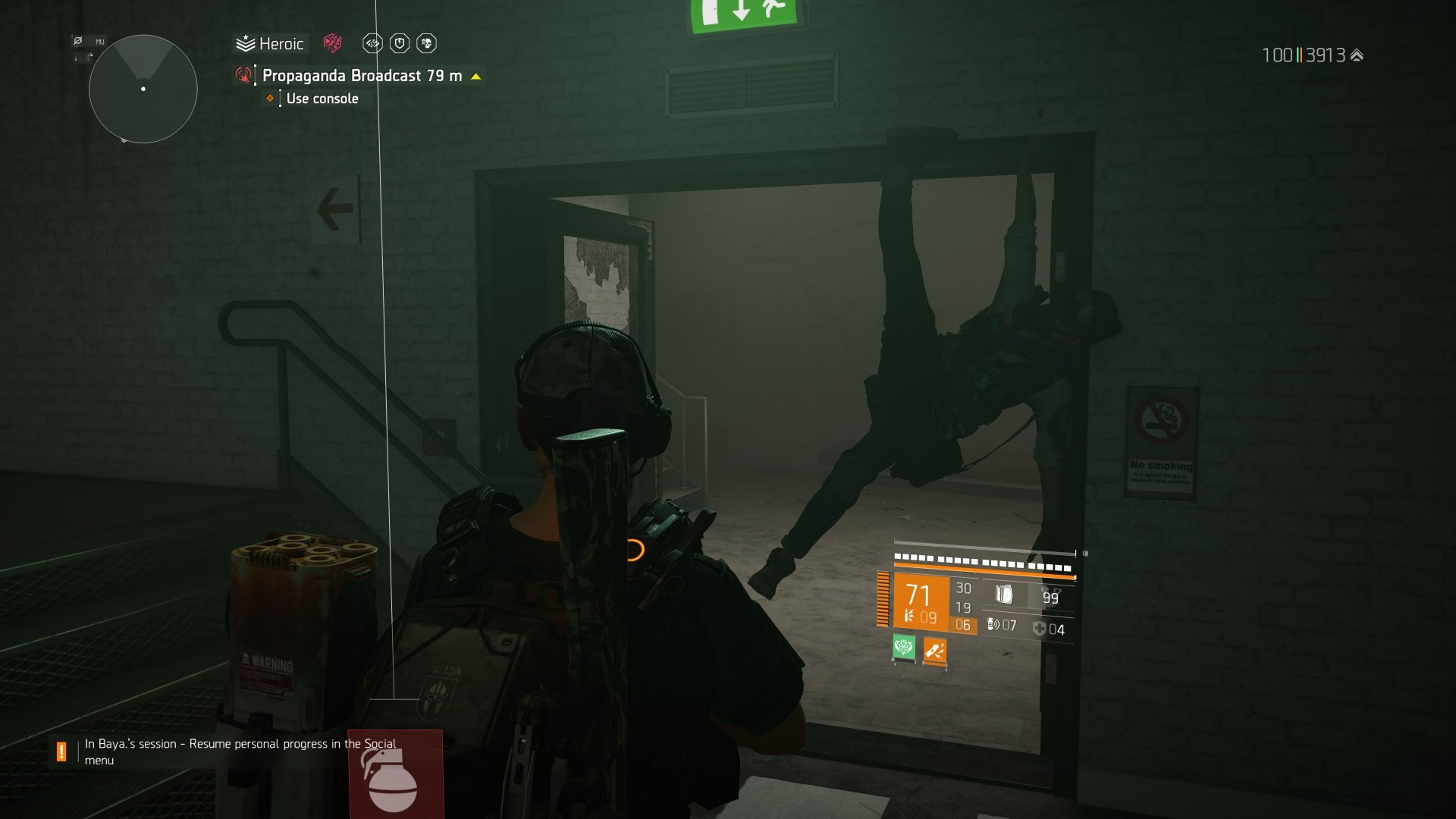Click the shield modifier octagon icon

(x=400, y=43)
